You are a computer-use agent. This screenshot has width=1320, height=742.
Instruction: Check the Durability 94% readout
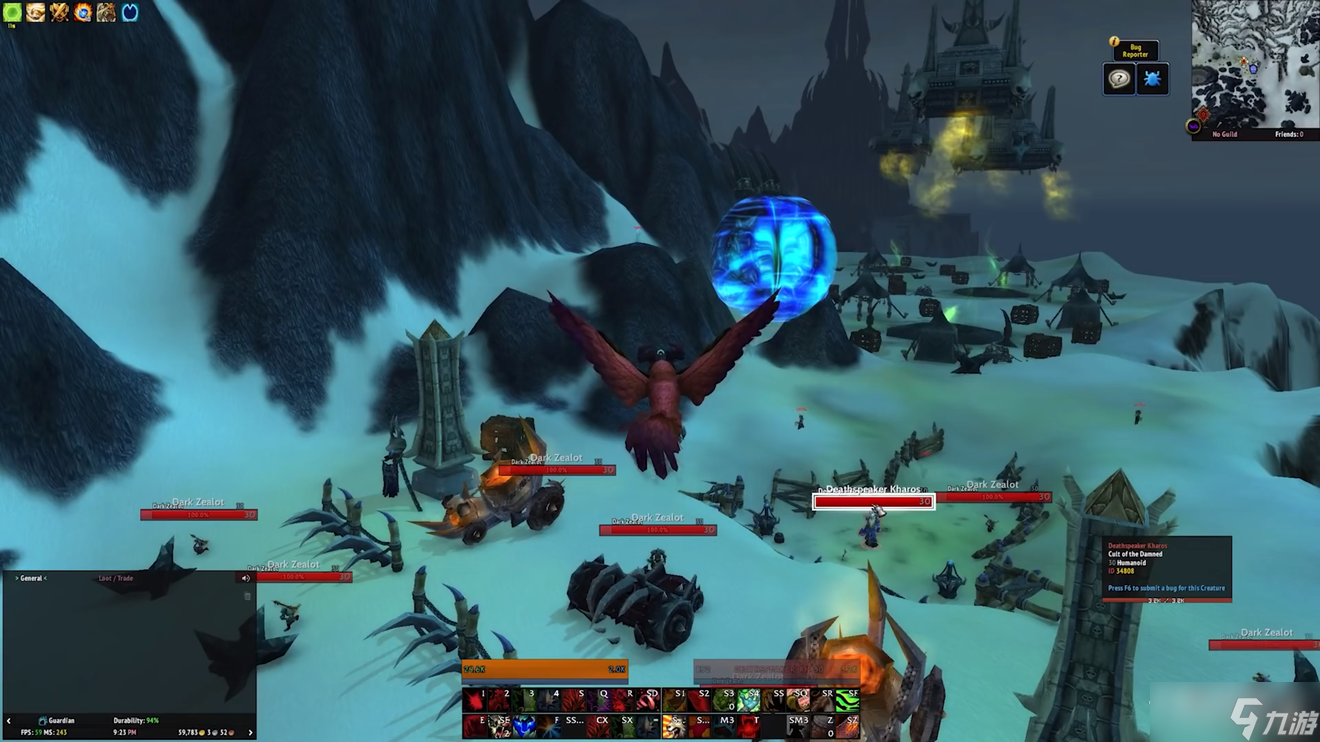pyautogui.click(x=136, y=720)
